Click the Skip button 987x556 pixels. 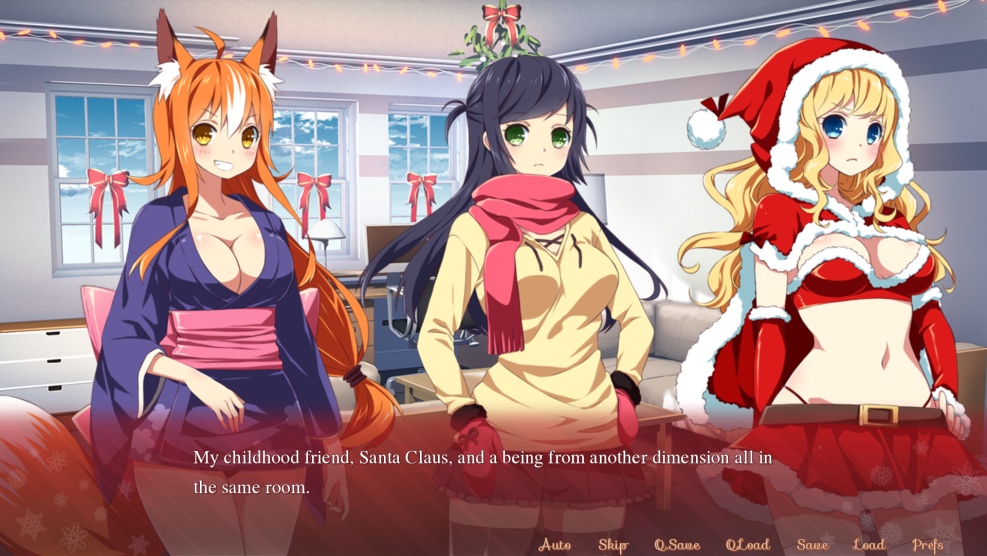pos(613,545)
